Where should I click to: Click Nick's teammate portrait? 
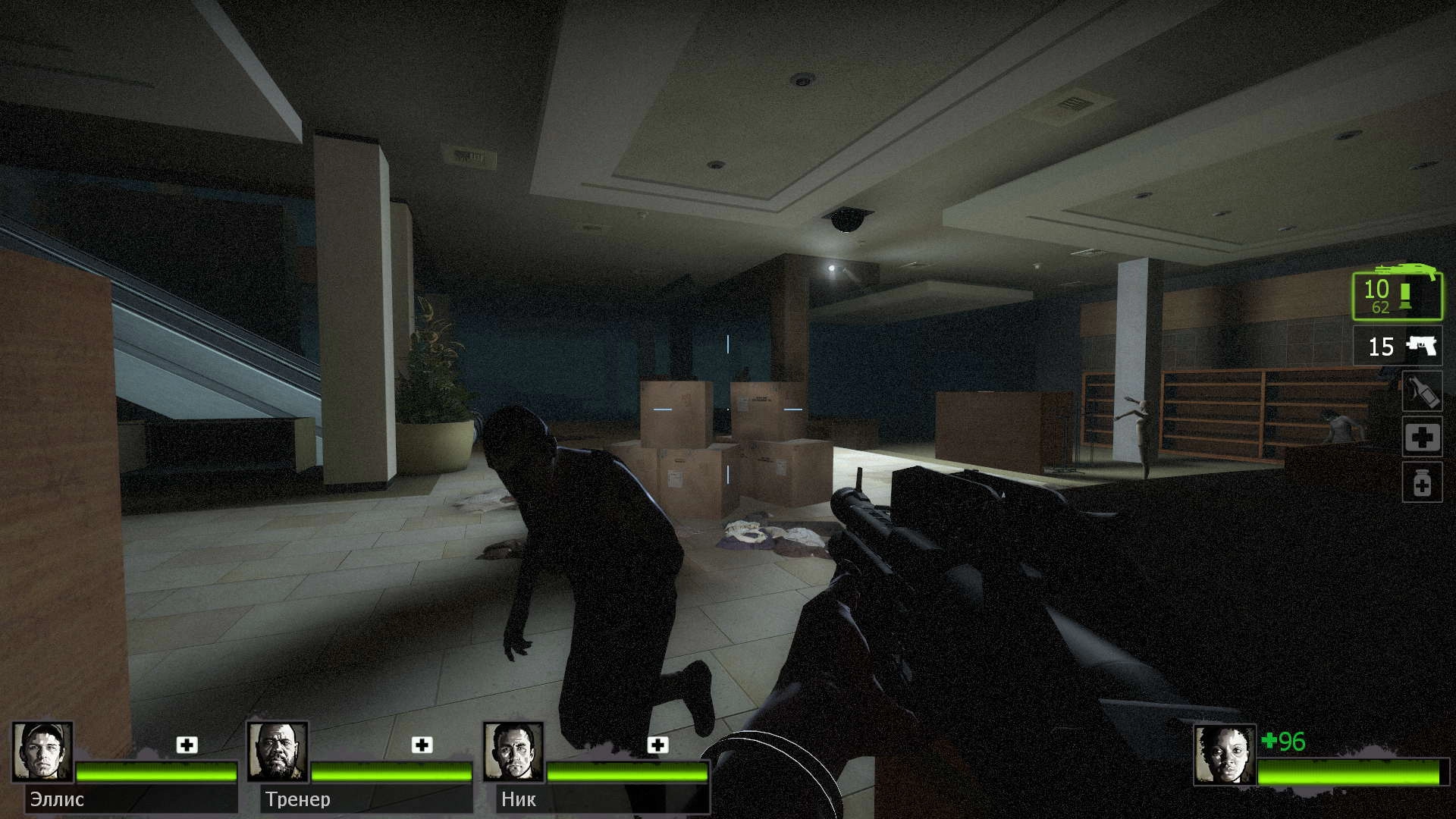tap(513, 752)
